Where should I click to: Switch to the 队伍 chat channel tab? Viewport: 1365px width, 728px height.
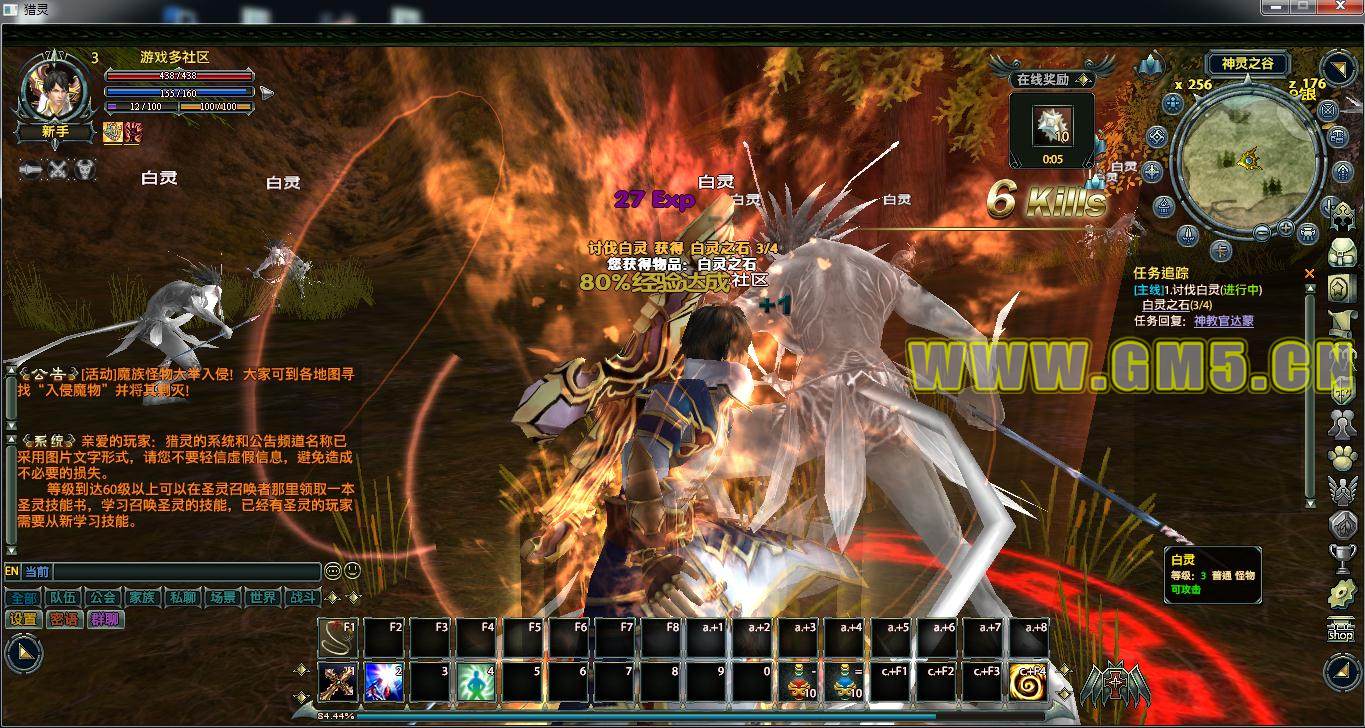tap(62, 597)
